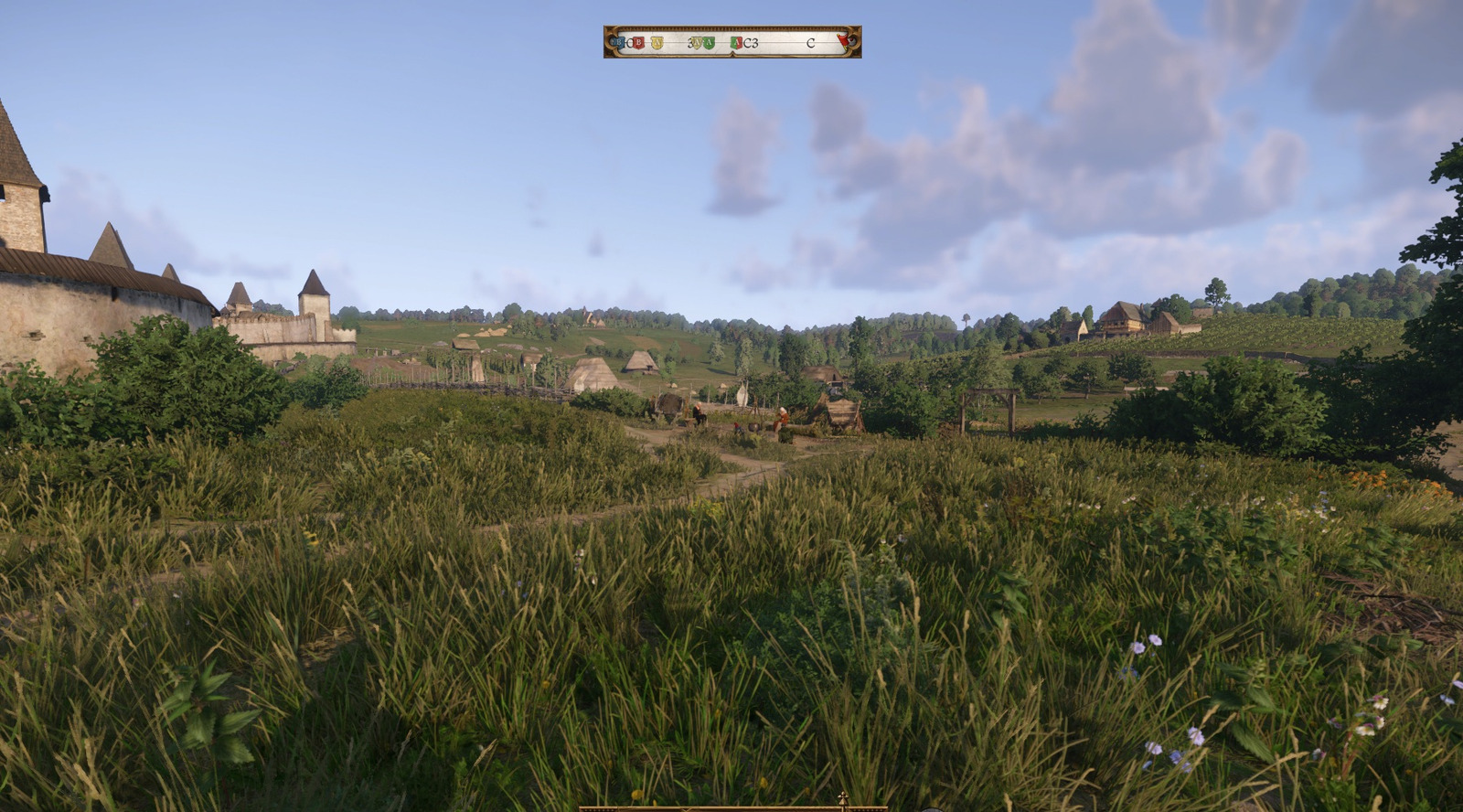Click the white tent at the roadside camp

742,396
